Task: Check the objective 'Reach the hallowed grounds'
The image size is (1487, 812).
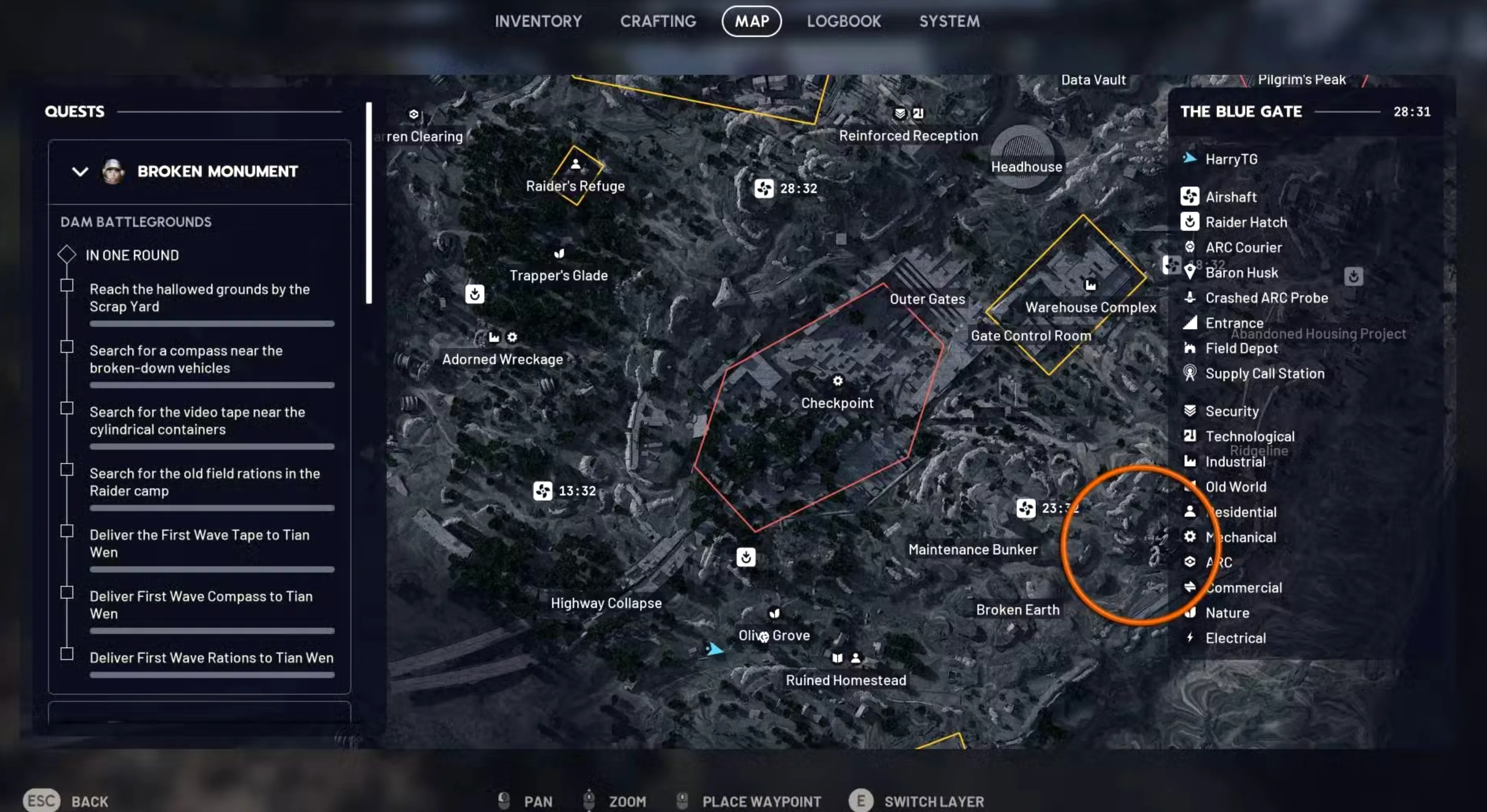Action: 67,285
